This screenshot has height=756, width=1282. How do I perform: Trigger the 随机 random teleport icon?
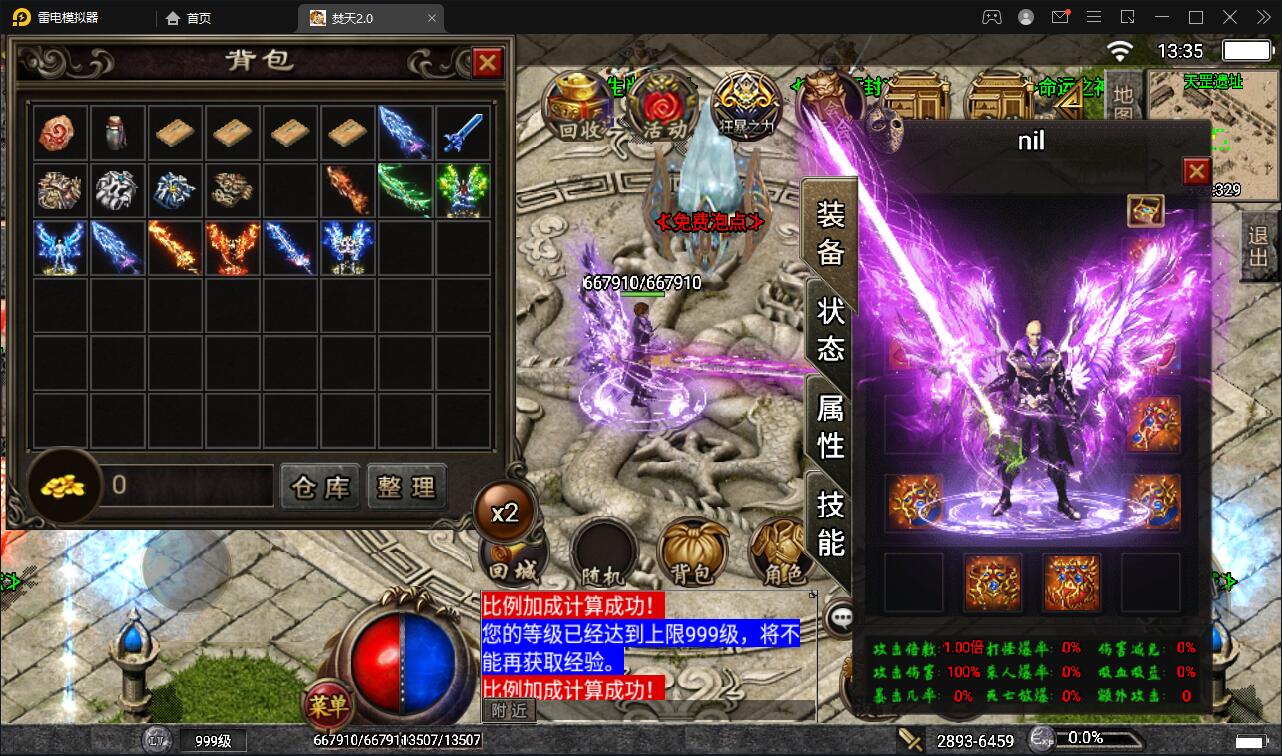pos(601,550)
